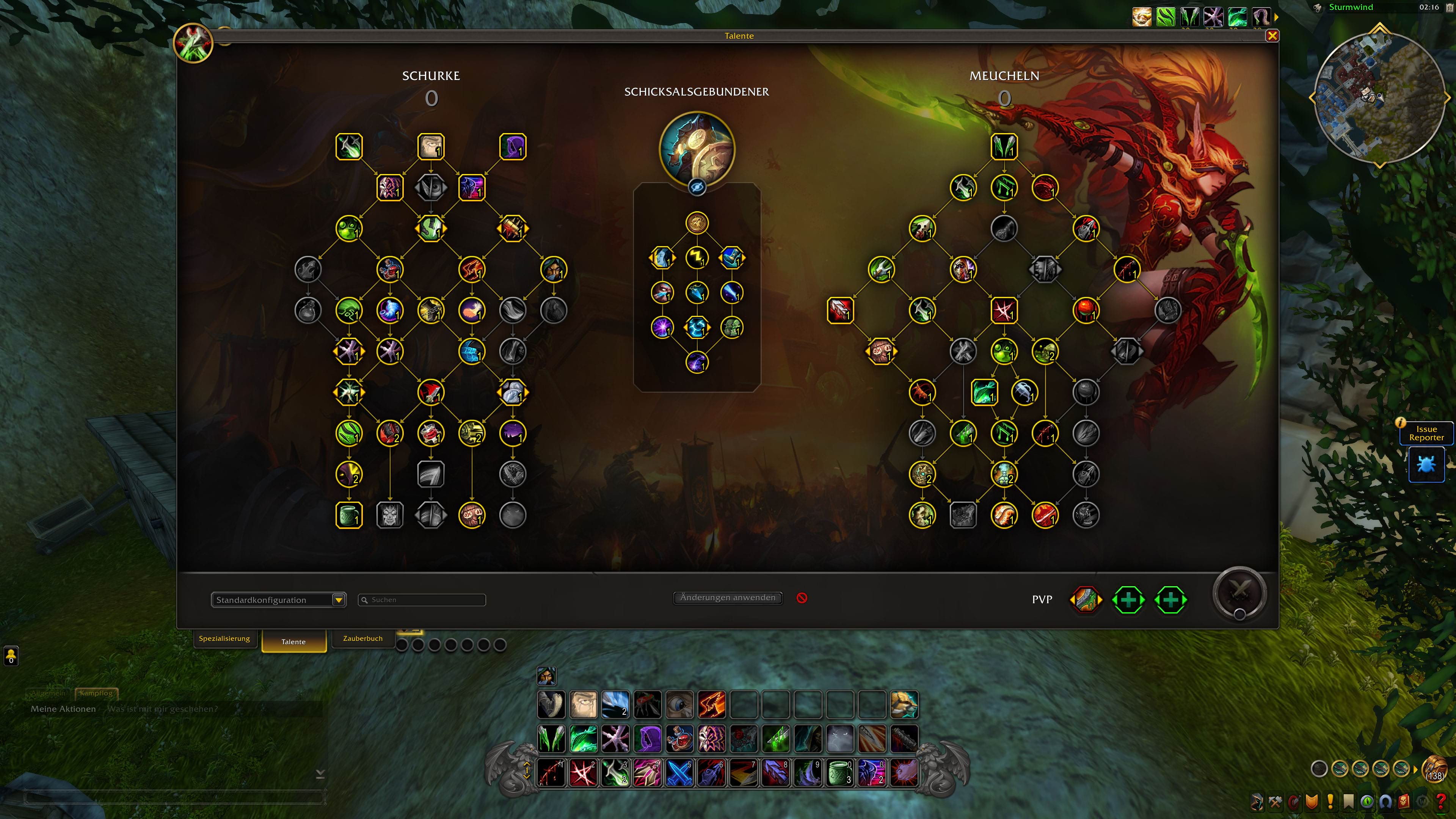Switch to the Spezialisierung tab
The height and width of the screenshot is (819, 1456).
[x=224, y=638]
